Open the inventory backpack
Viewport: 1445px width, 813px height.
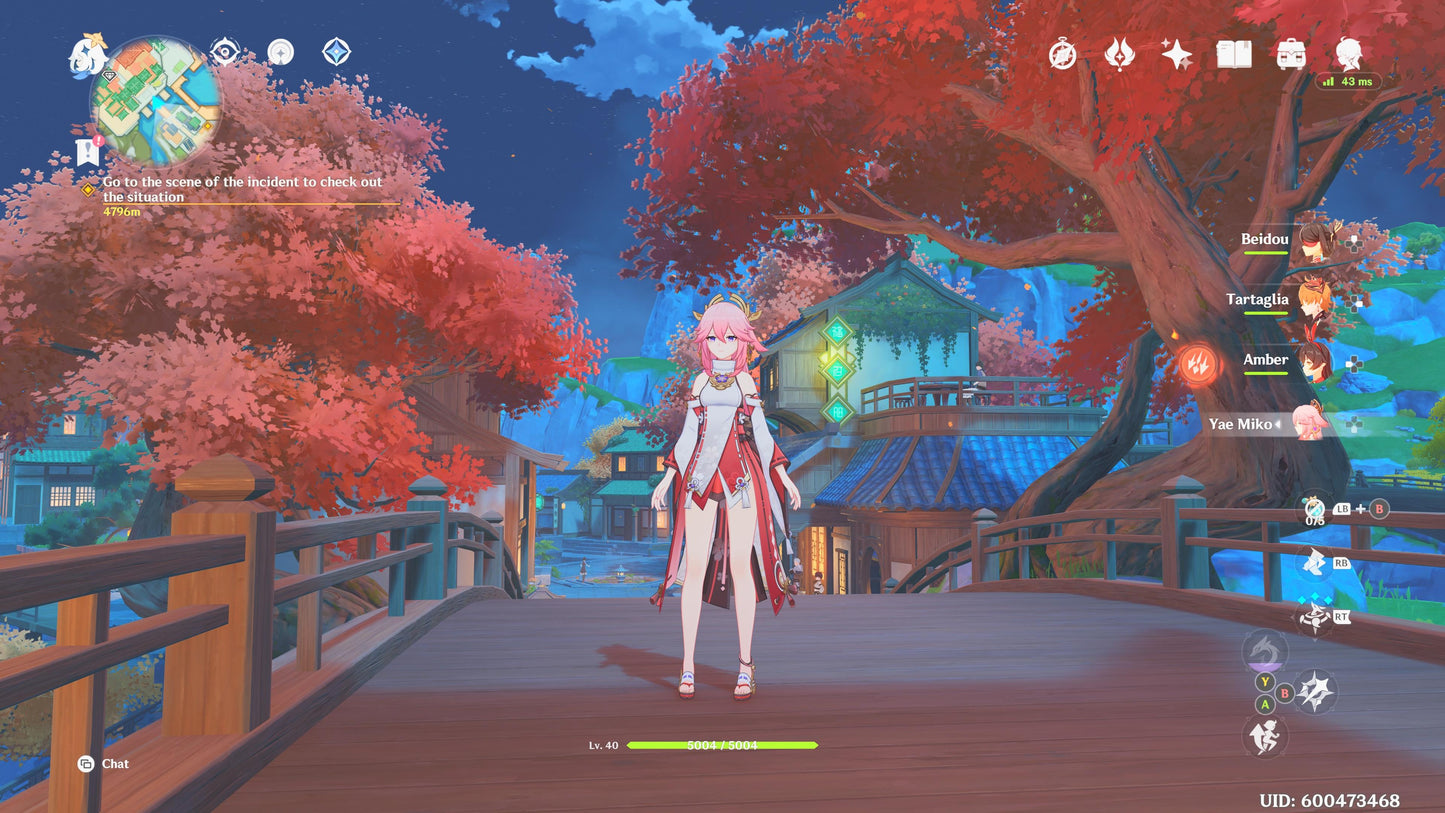[1291, 54]
